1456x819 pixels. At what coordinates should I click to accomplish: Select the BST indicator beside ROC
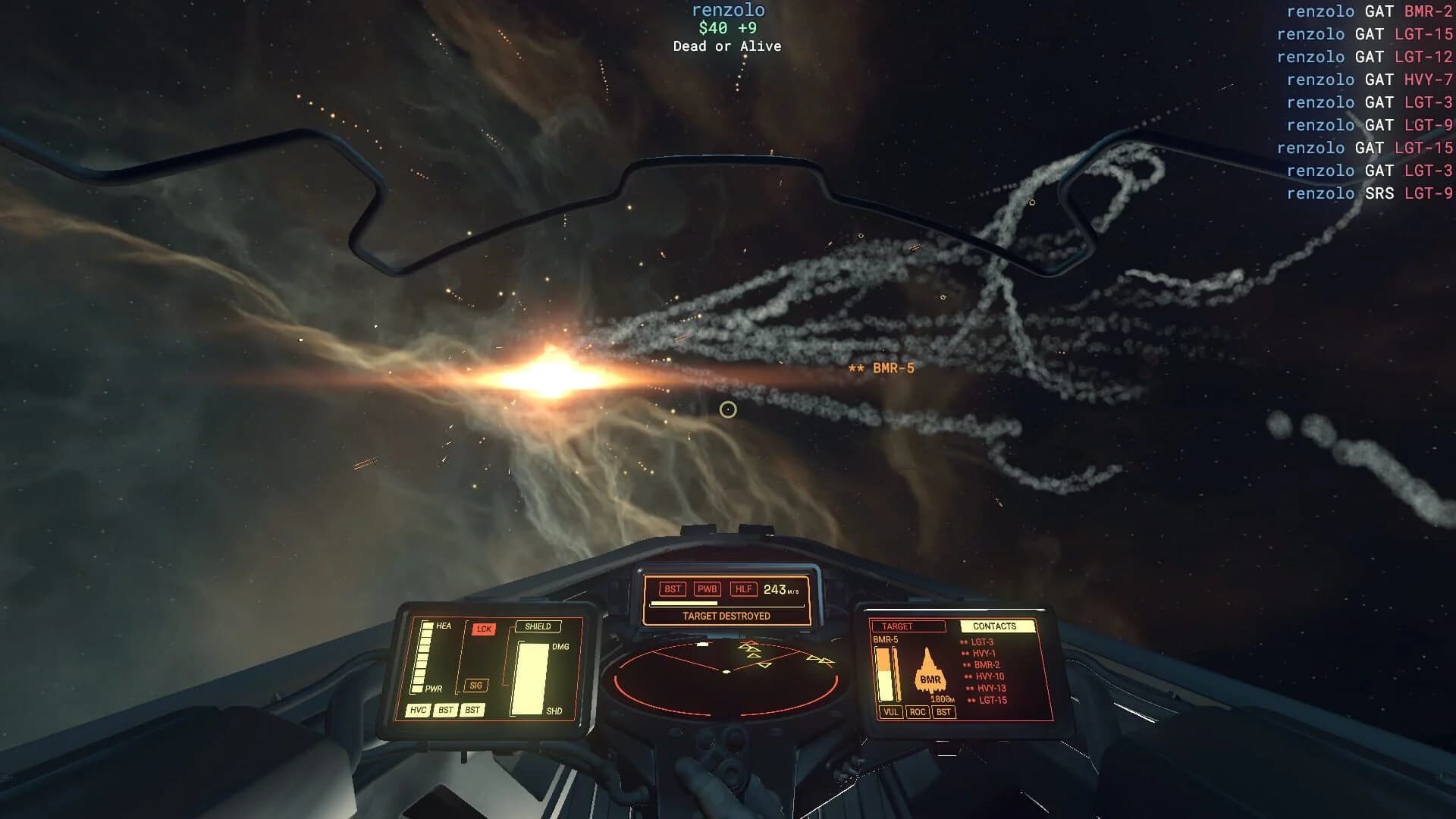point(943,713)
